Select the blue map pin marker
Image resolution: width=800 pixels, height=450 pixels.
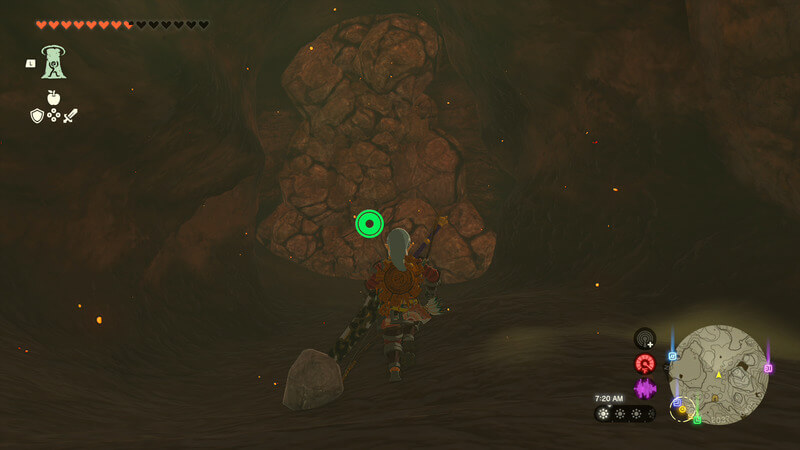point(673,355)
